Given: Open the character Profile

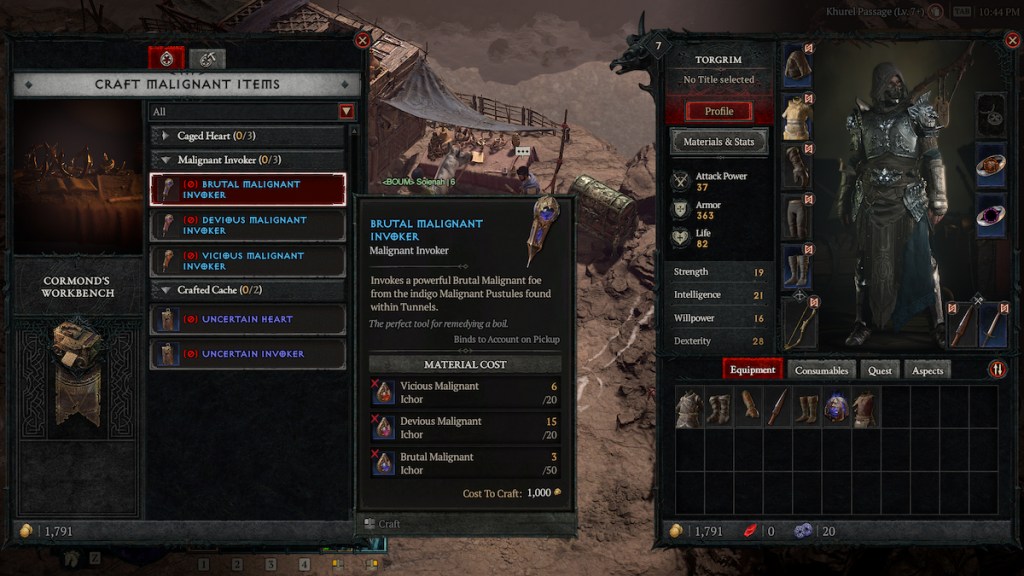Looking at the screenshot, I should 718,111.
